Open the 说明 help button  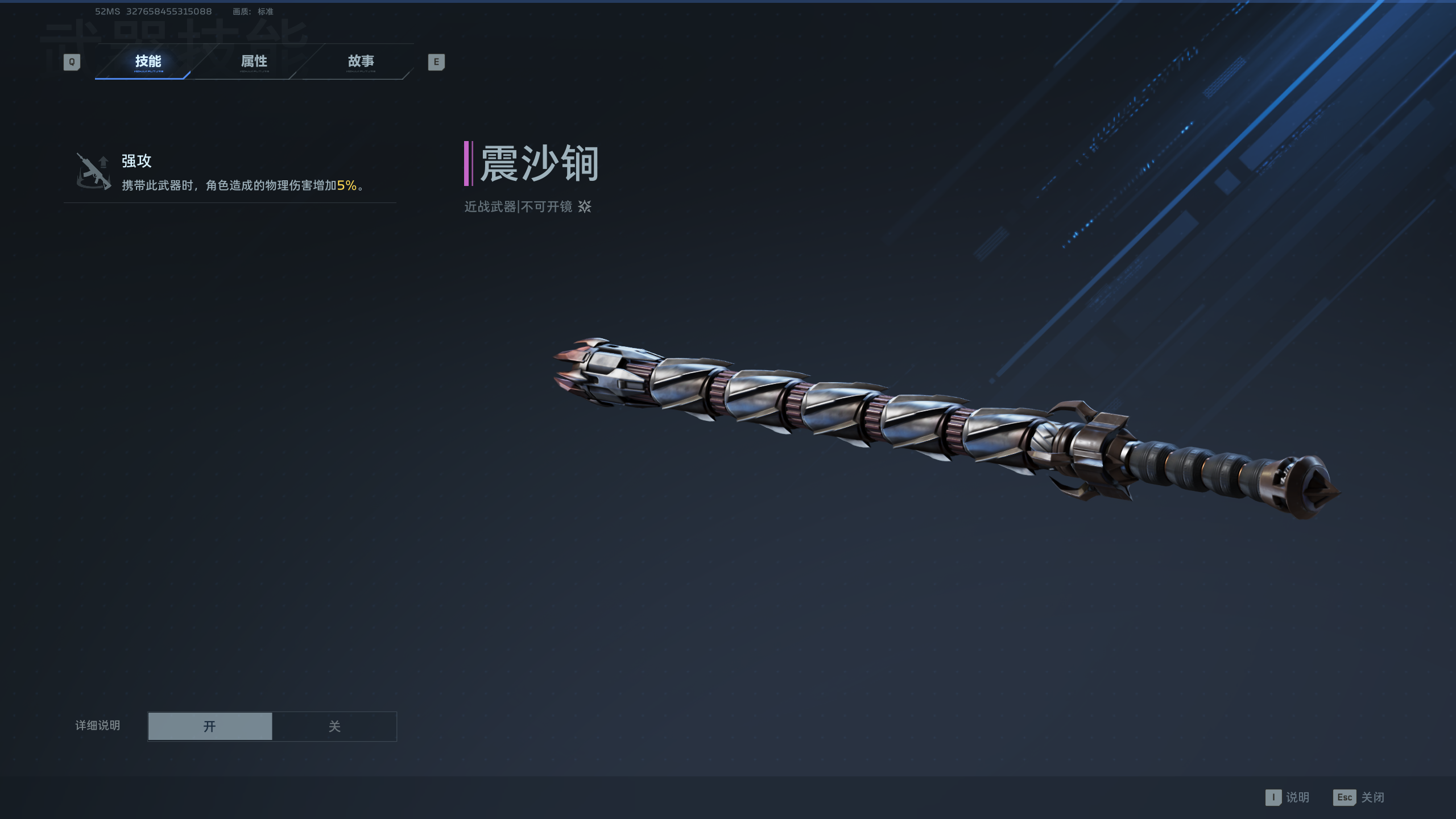(1288, 797)
